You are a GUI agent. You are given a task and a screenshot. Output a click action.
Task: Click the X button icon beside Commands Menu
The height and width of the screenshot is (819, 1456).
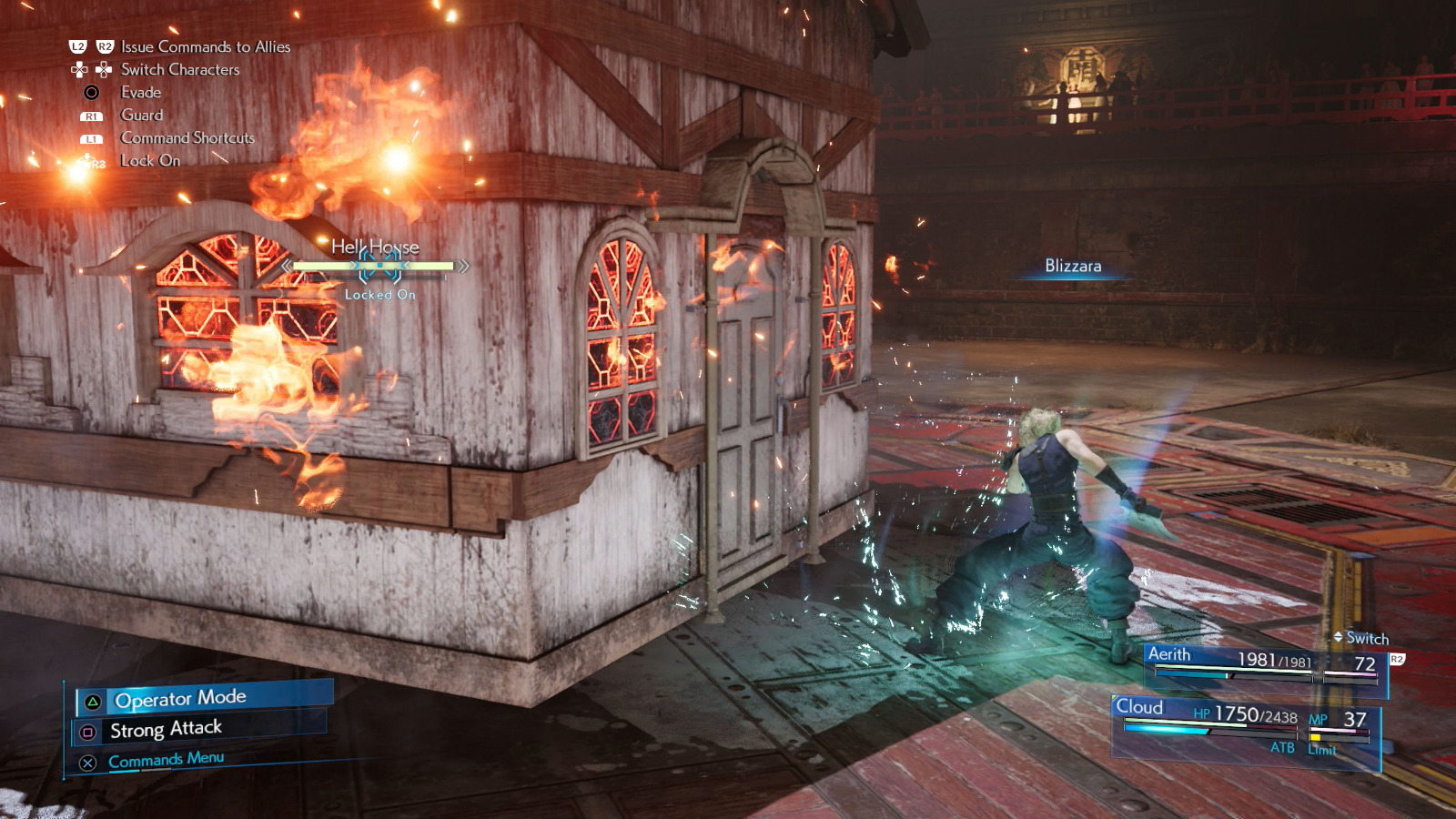coord(87,763)
